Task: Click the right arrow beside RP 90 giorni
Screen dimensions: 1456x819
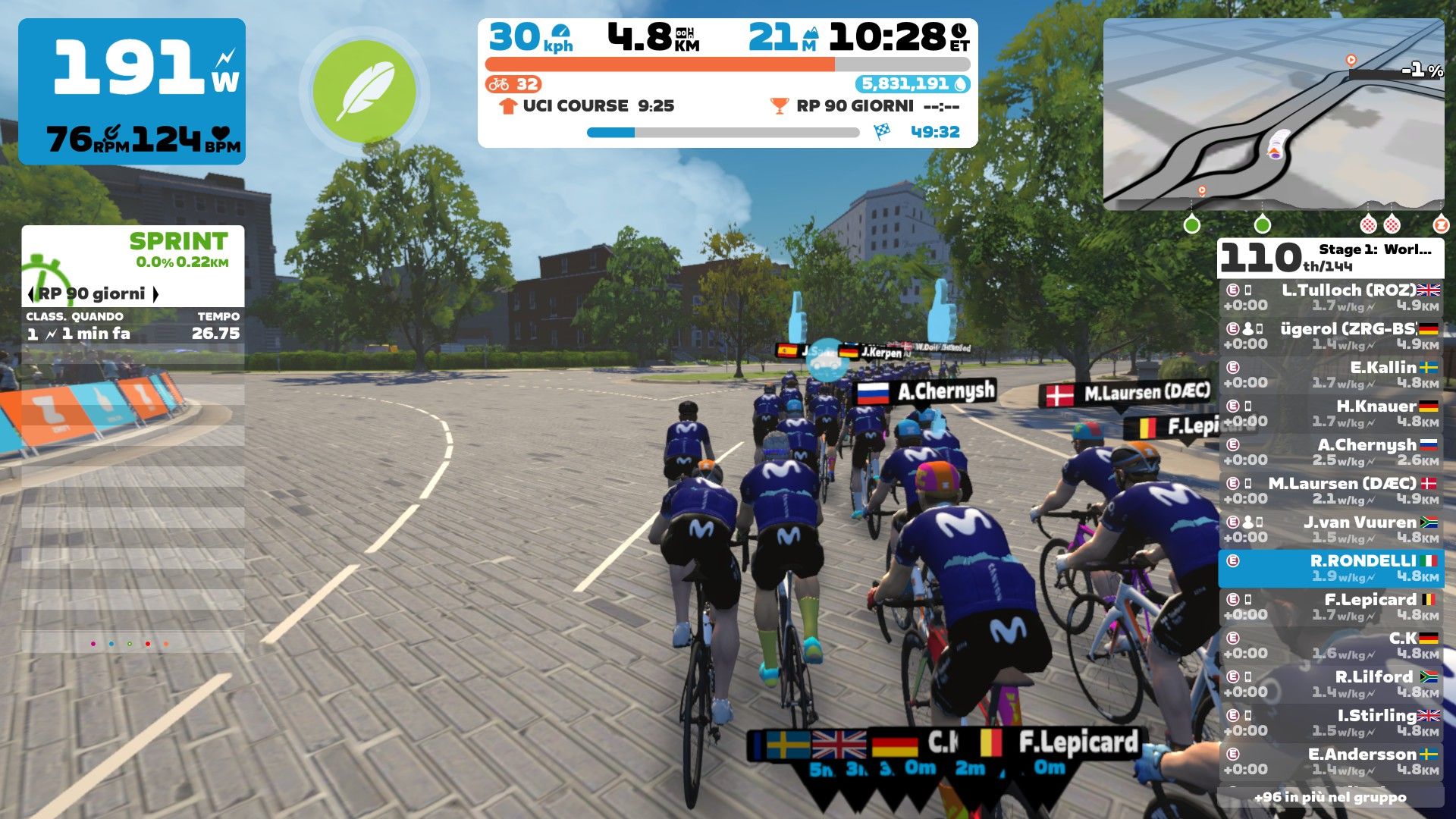Action: (155, 292)
